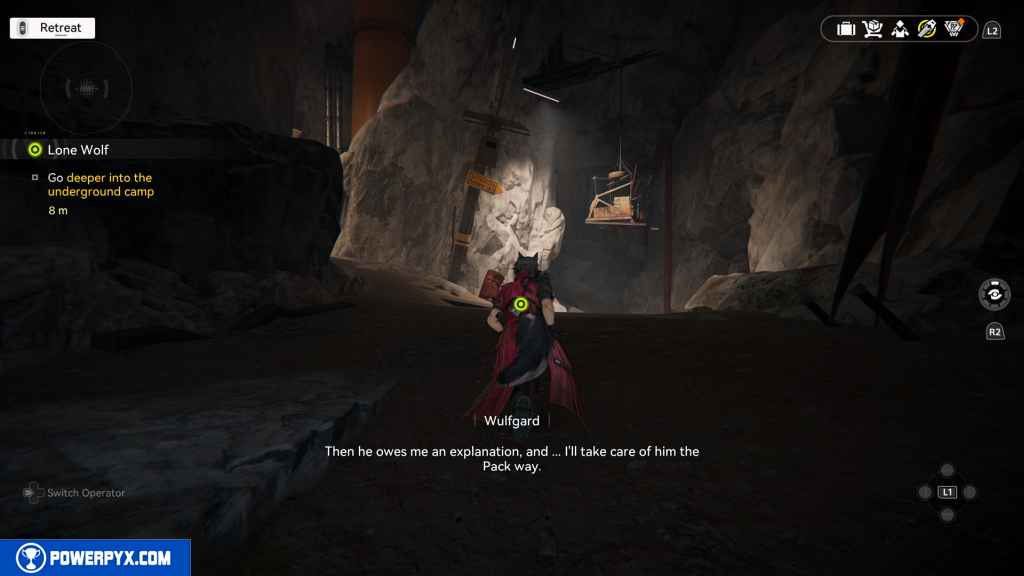1024x576 pixels.
Task: Click the dim circular minimap
Action: (86, 89)
